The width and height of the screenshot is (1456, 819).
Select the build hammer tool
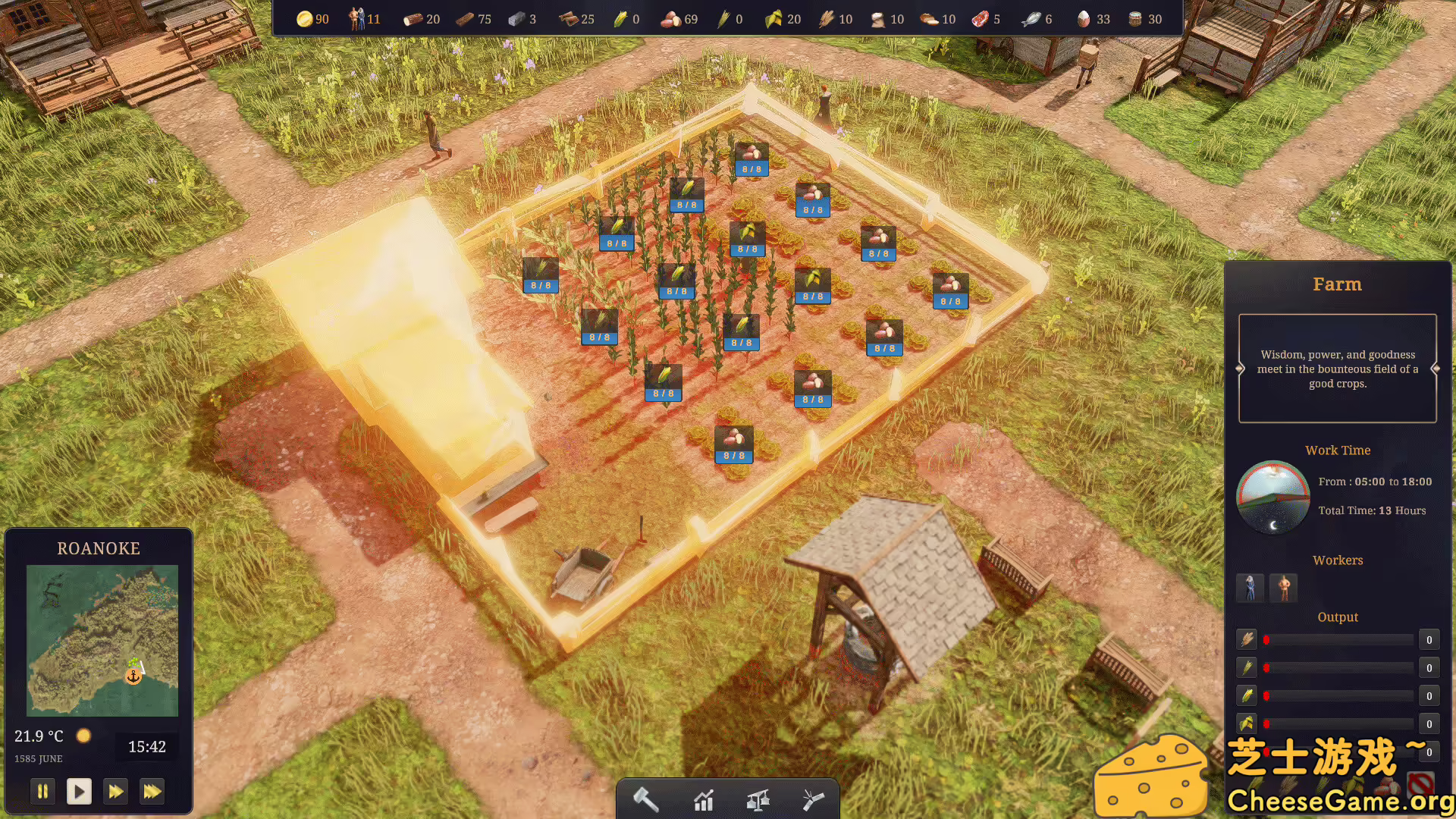[645, 799]
